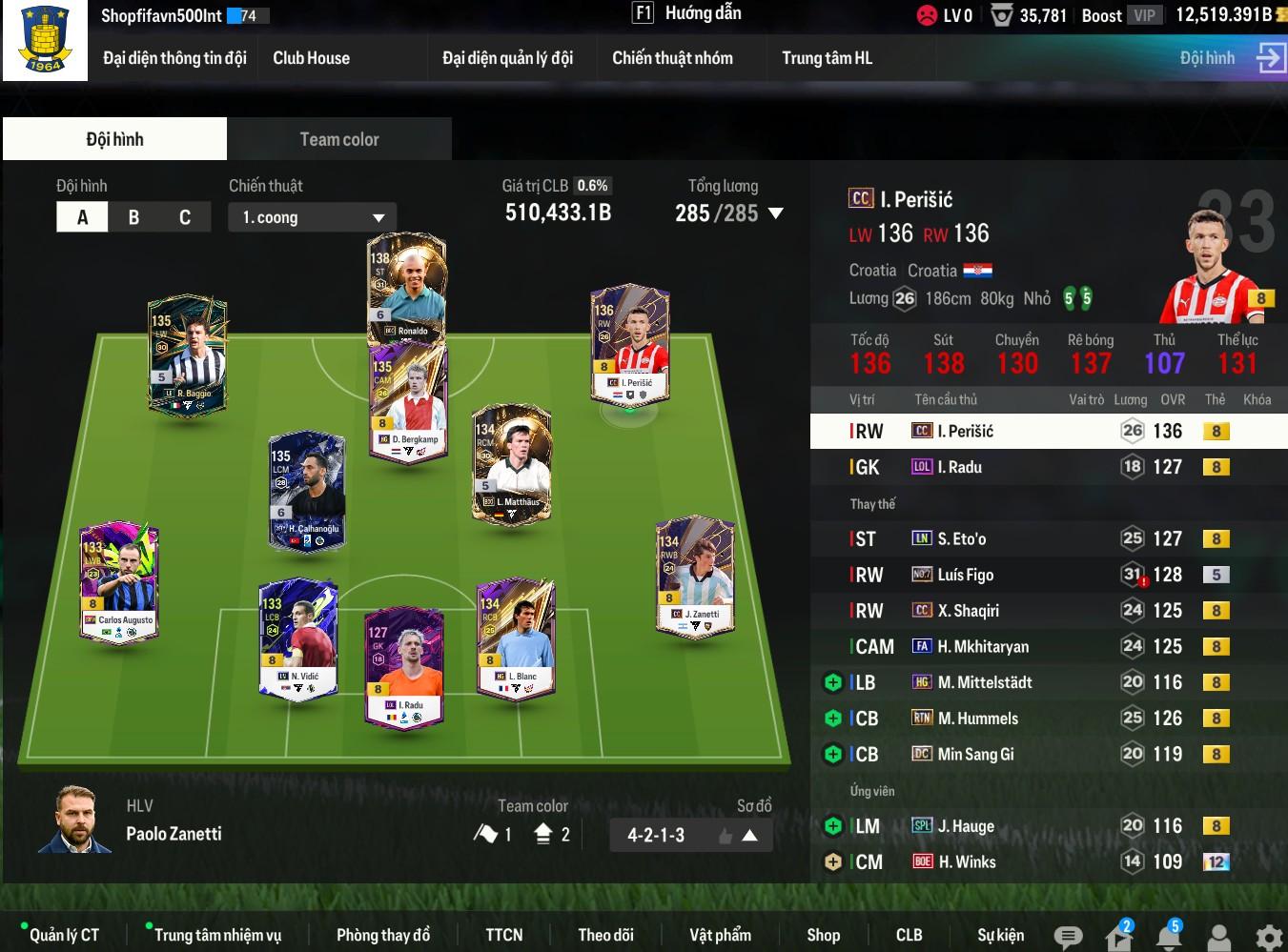Open Chiến thuật nhóm menu
This screenshot has width=1288, height=952.
pos(672,58)
